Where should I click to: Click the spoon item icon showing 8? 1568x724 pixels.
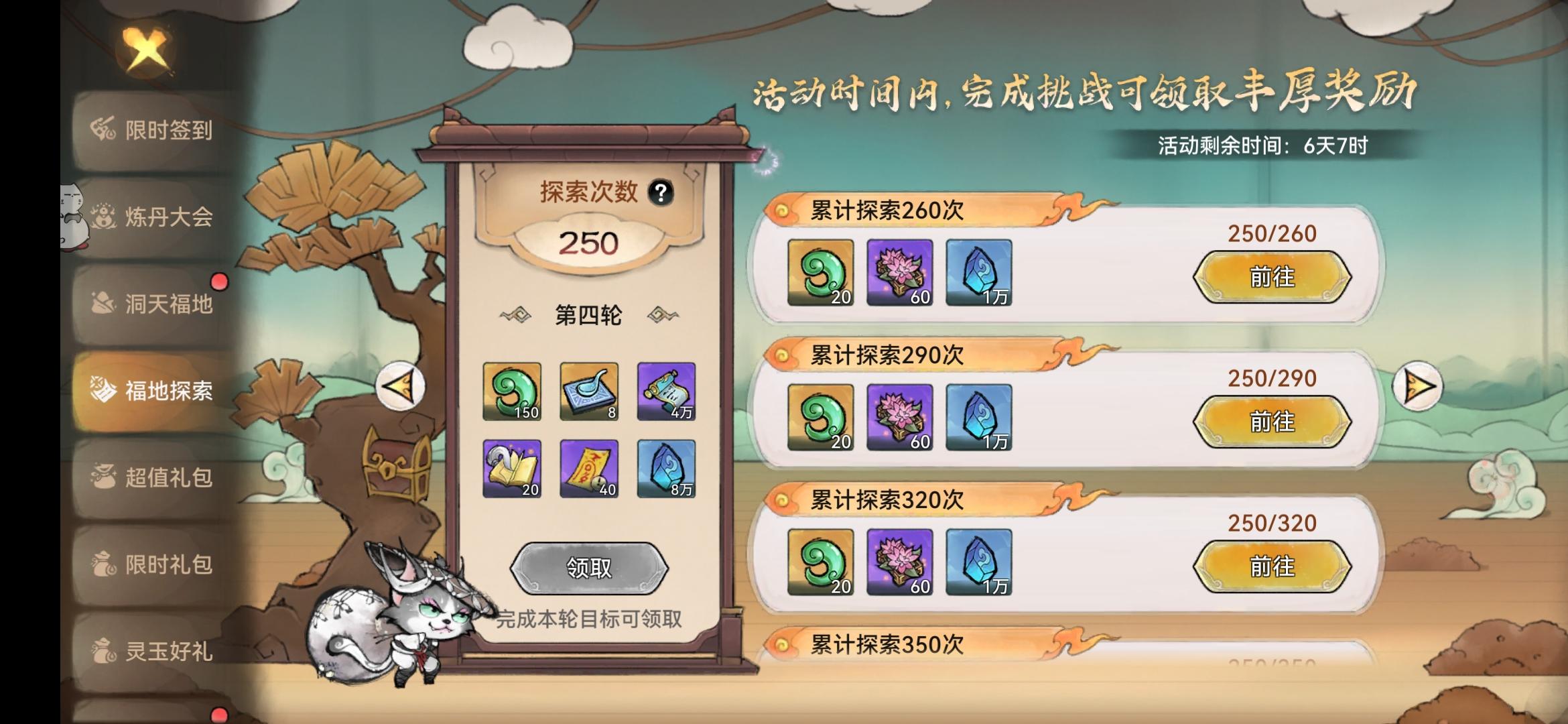[x=588, y=393]
